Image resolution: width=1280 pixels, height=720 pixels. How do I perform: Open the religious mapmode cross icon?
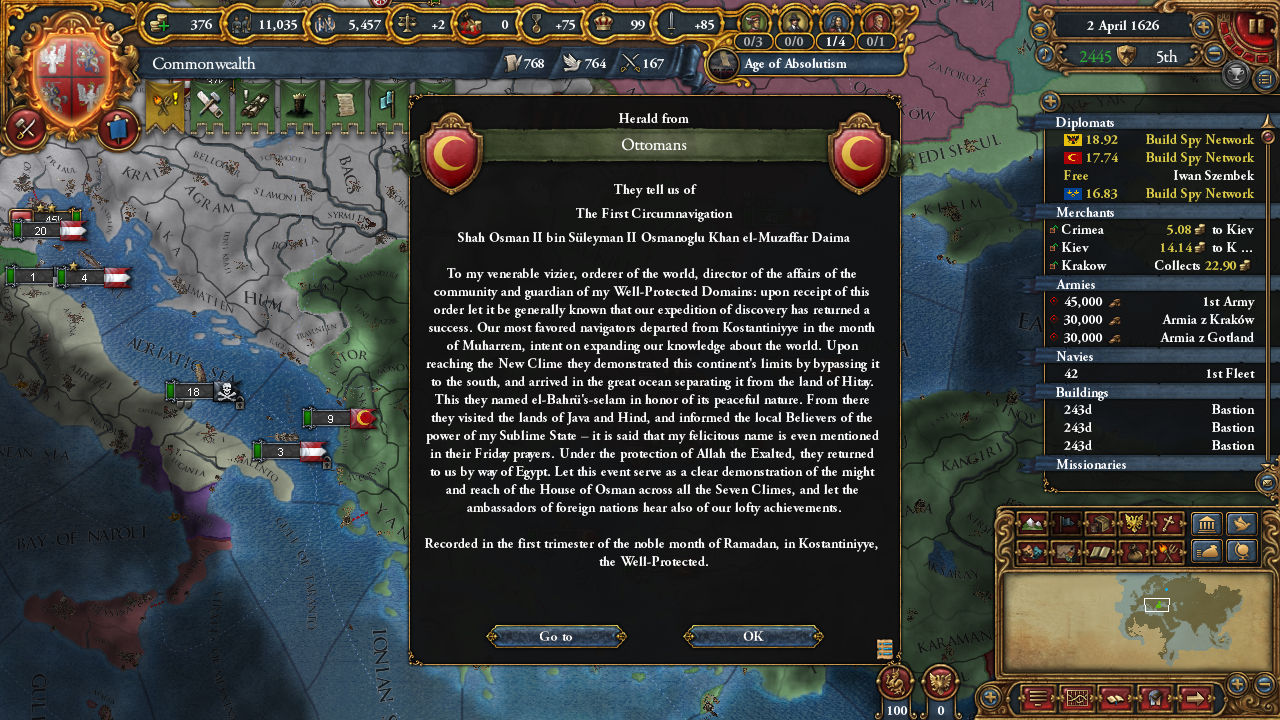(1166, 524)
